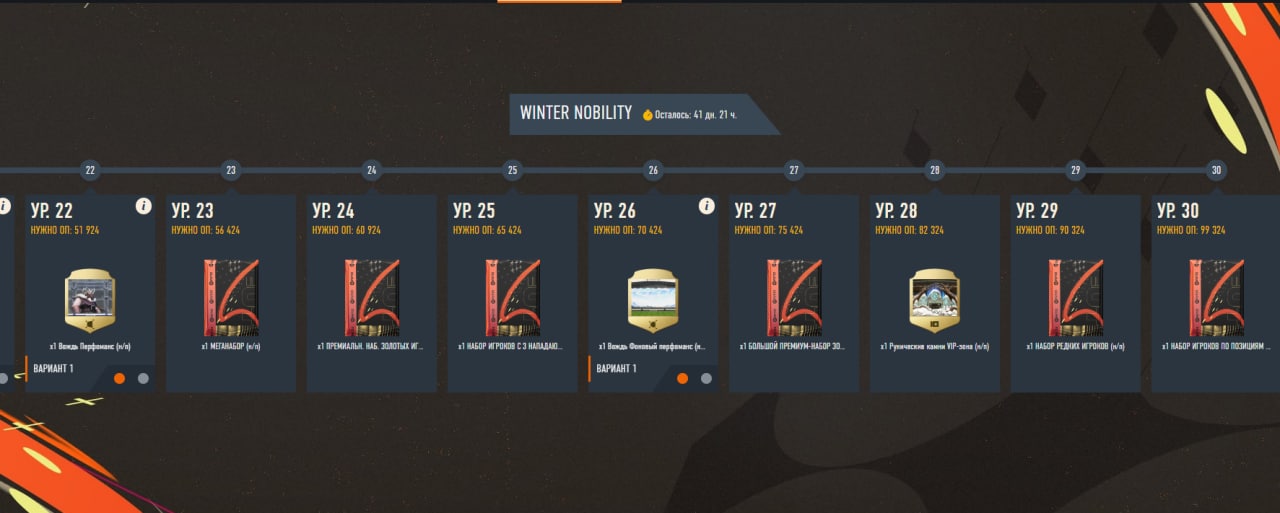Screen dimensions: 1280x513
Task: Click marker 27 on the progress track
Action: click(794, 170)
